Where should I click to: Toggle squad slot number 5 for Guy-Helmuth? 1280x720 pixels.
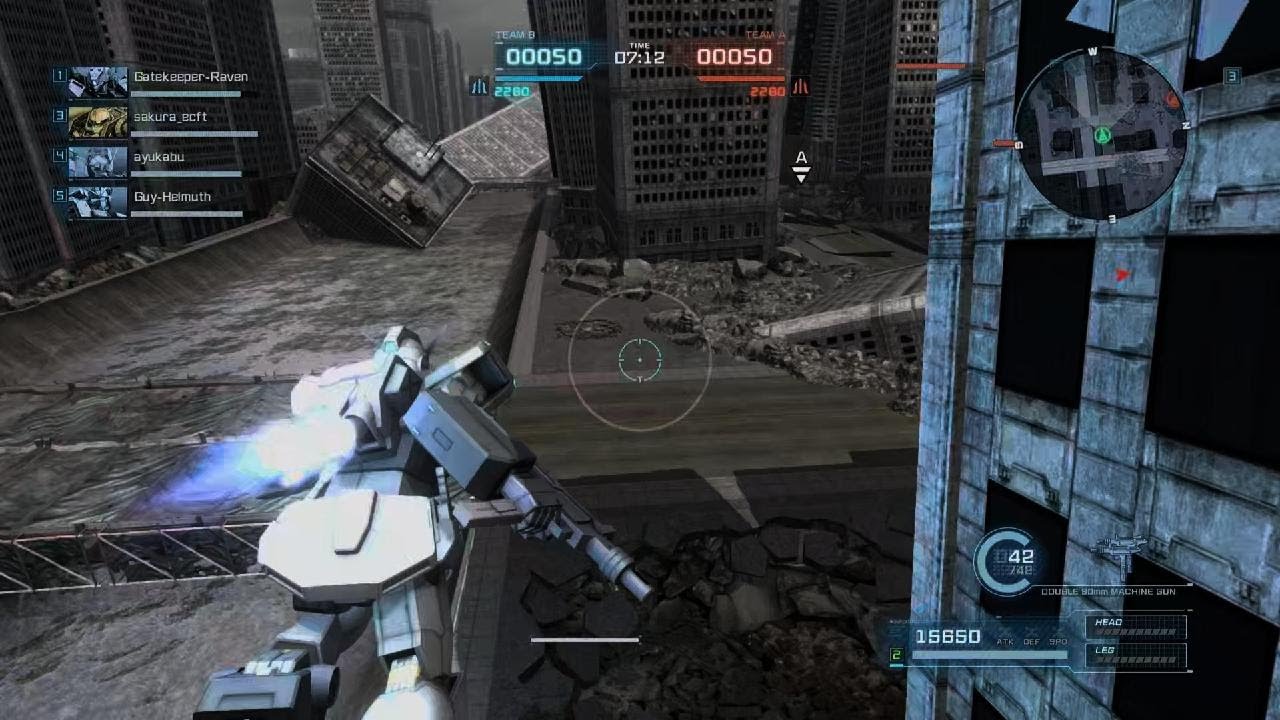click(58, 196)
